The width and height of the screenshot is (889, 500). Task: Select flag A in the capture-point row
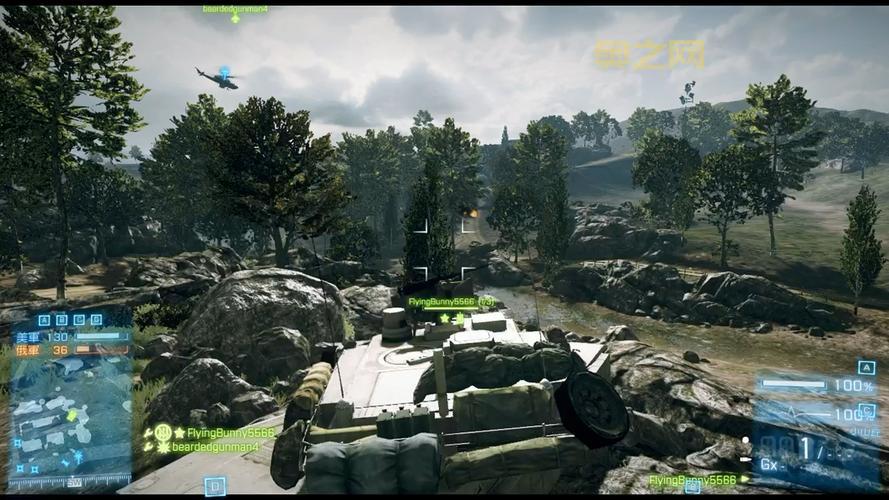click(x=44, y=321)
